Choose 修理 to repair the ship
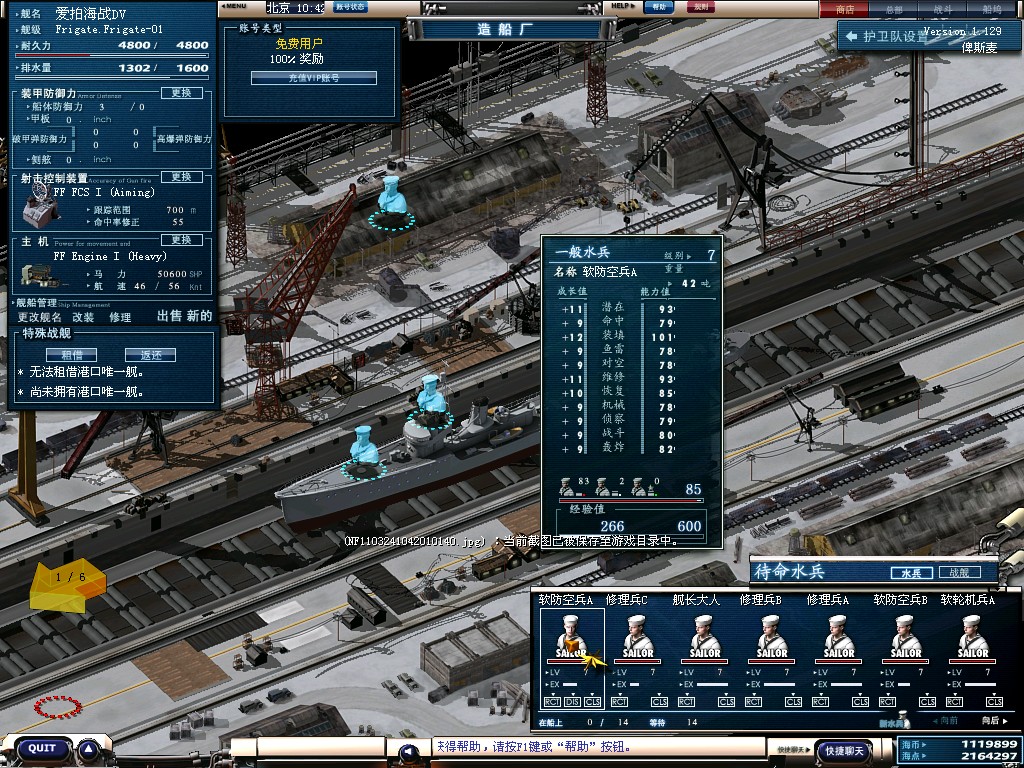This screenshot has width=1024, height=768. (x=120, y=317)
